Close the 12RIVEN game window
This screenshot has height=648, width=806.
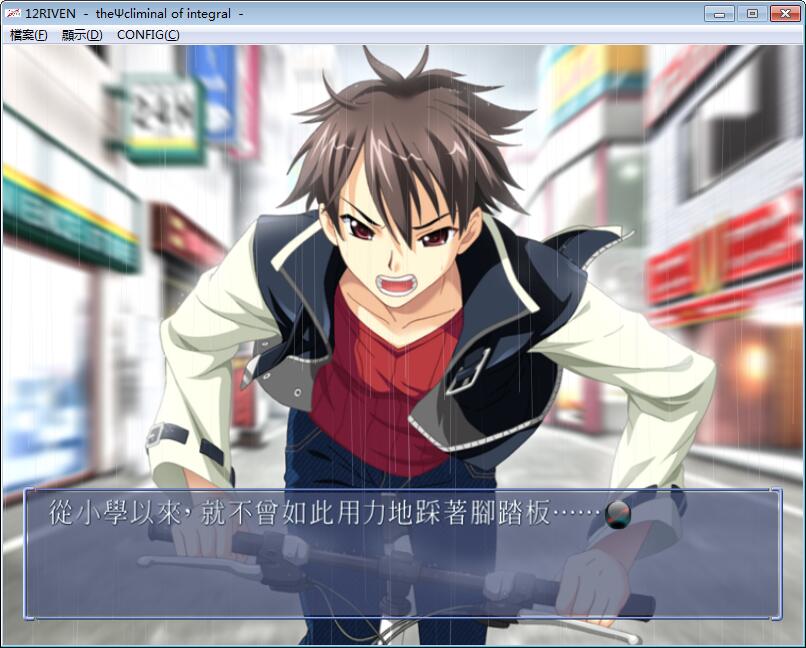coord(784,13)
